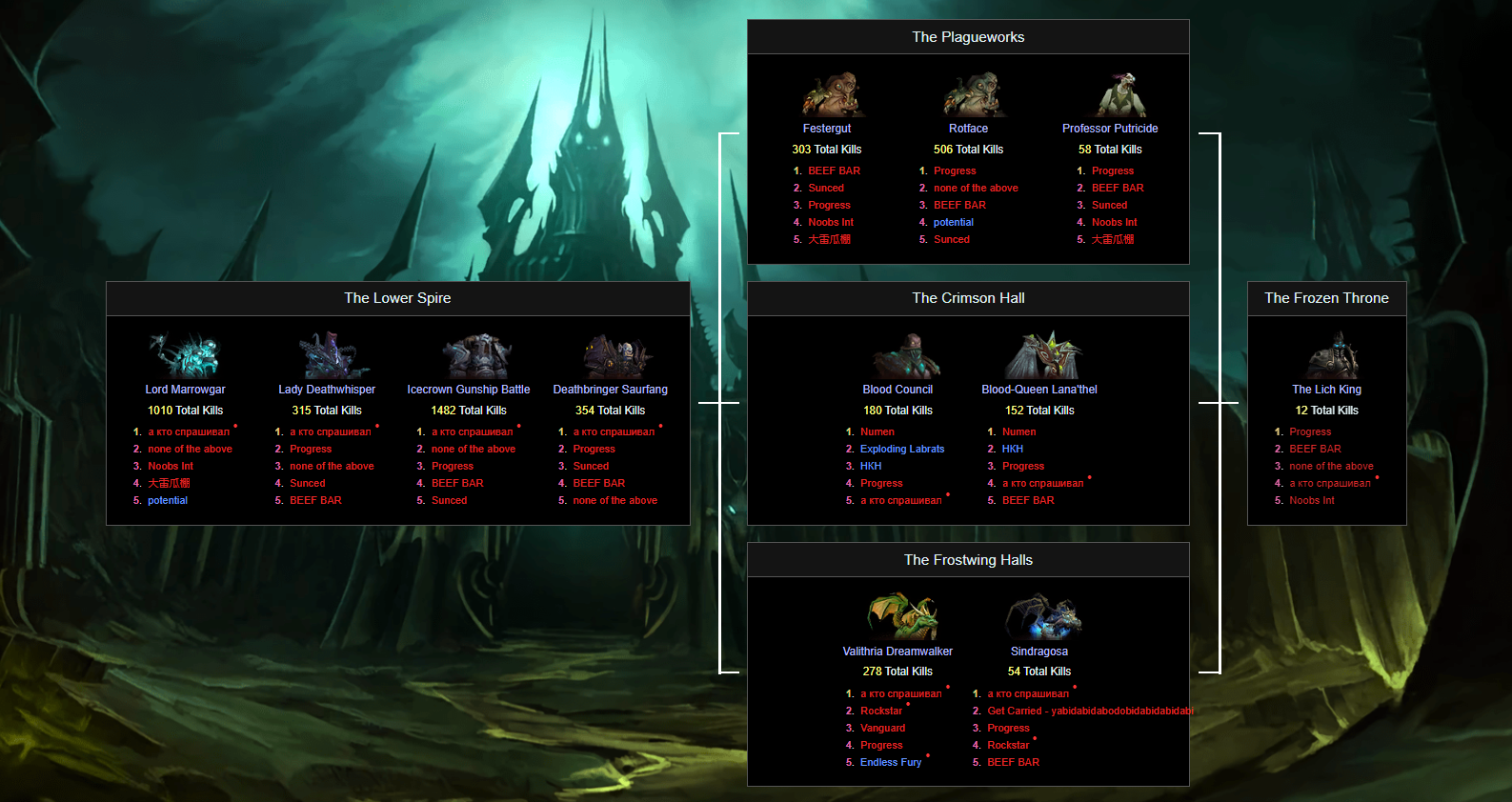Open the Professor Putricide page
This screenshot has width=1512, height=802.
(x=1110, y=129)
